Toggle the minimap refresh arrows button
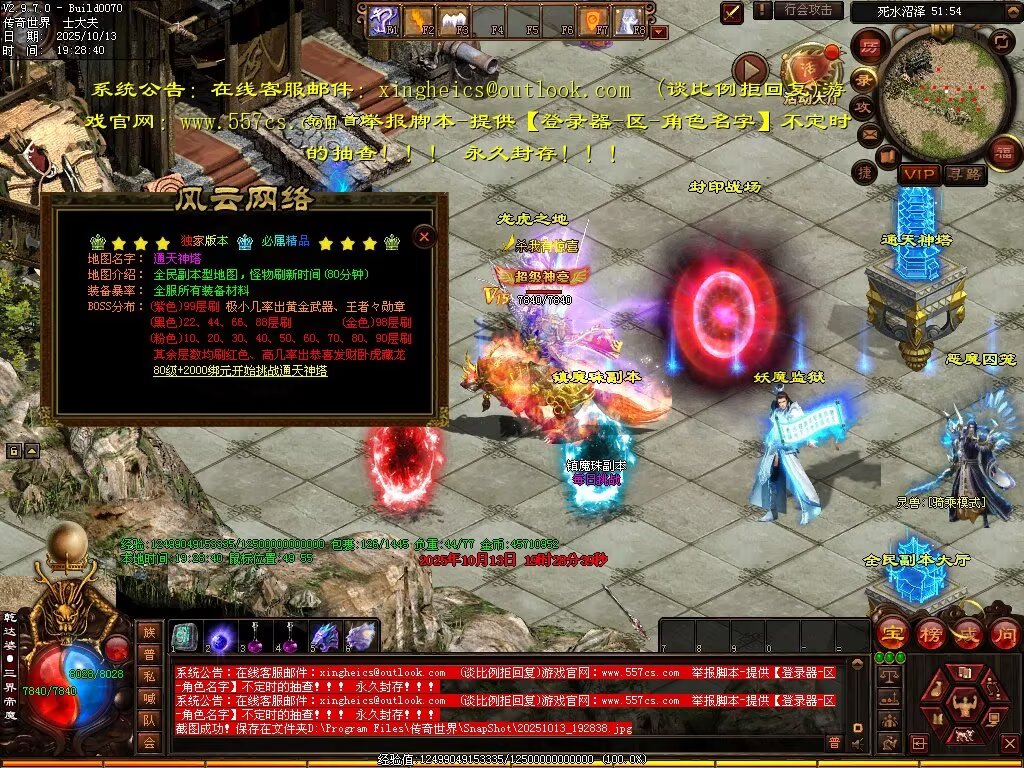Viewport: 1024px width, 768px height. (x=1001, y=40)
